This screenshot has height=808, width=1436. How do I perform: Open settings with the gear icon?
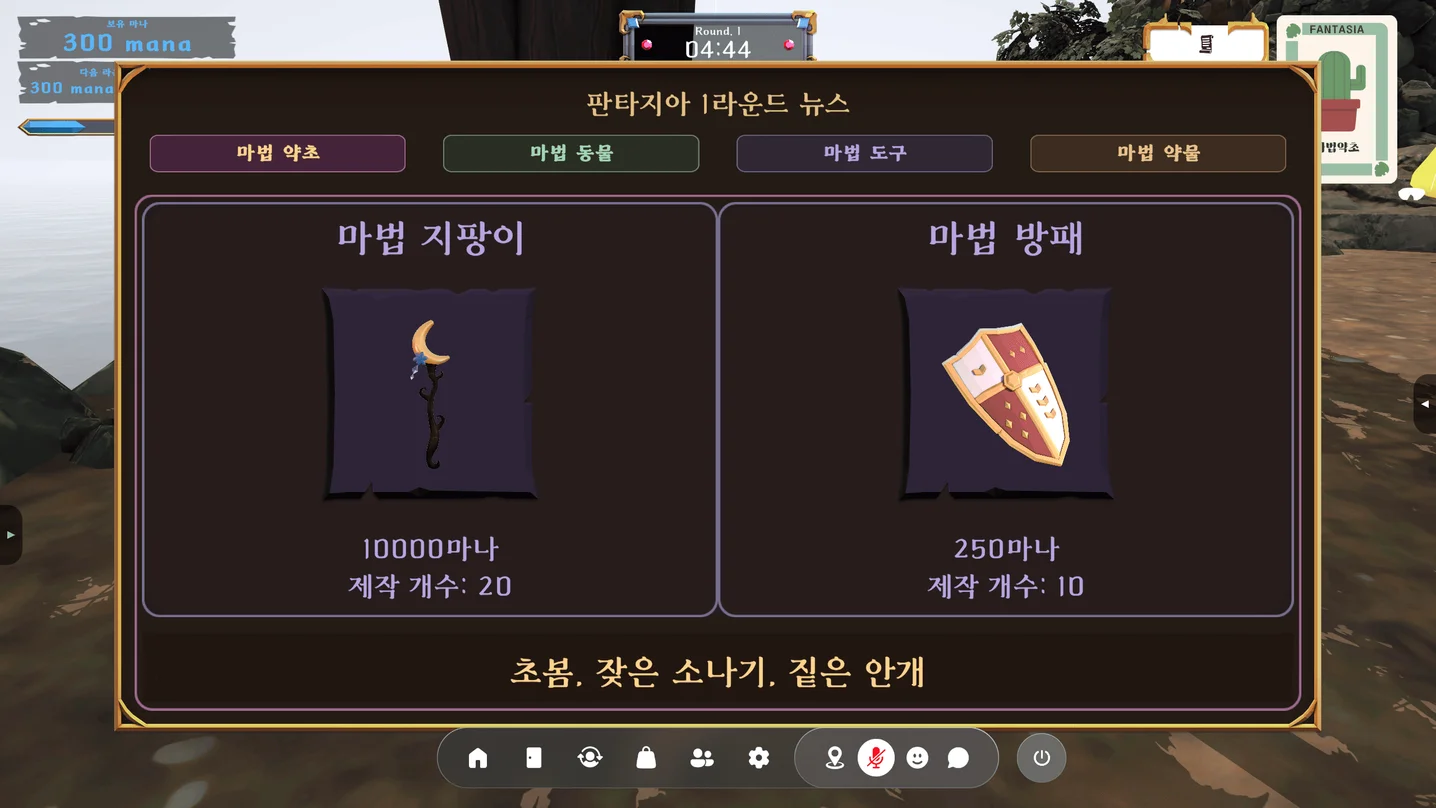click(758, 758)
